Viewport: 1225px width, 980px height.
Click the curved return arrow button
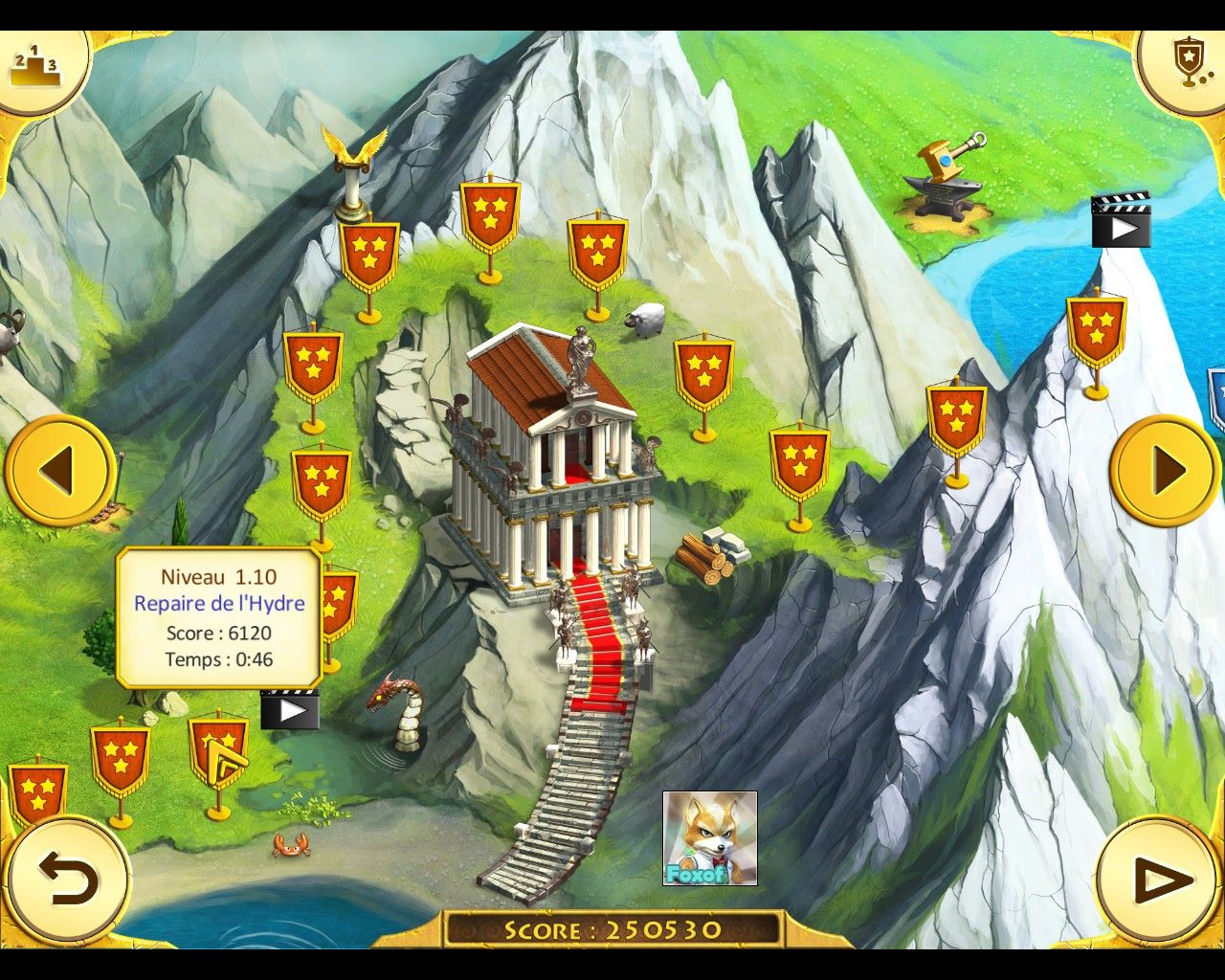(x=68, y=879)
